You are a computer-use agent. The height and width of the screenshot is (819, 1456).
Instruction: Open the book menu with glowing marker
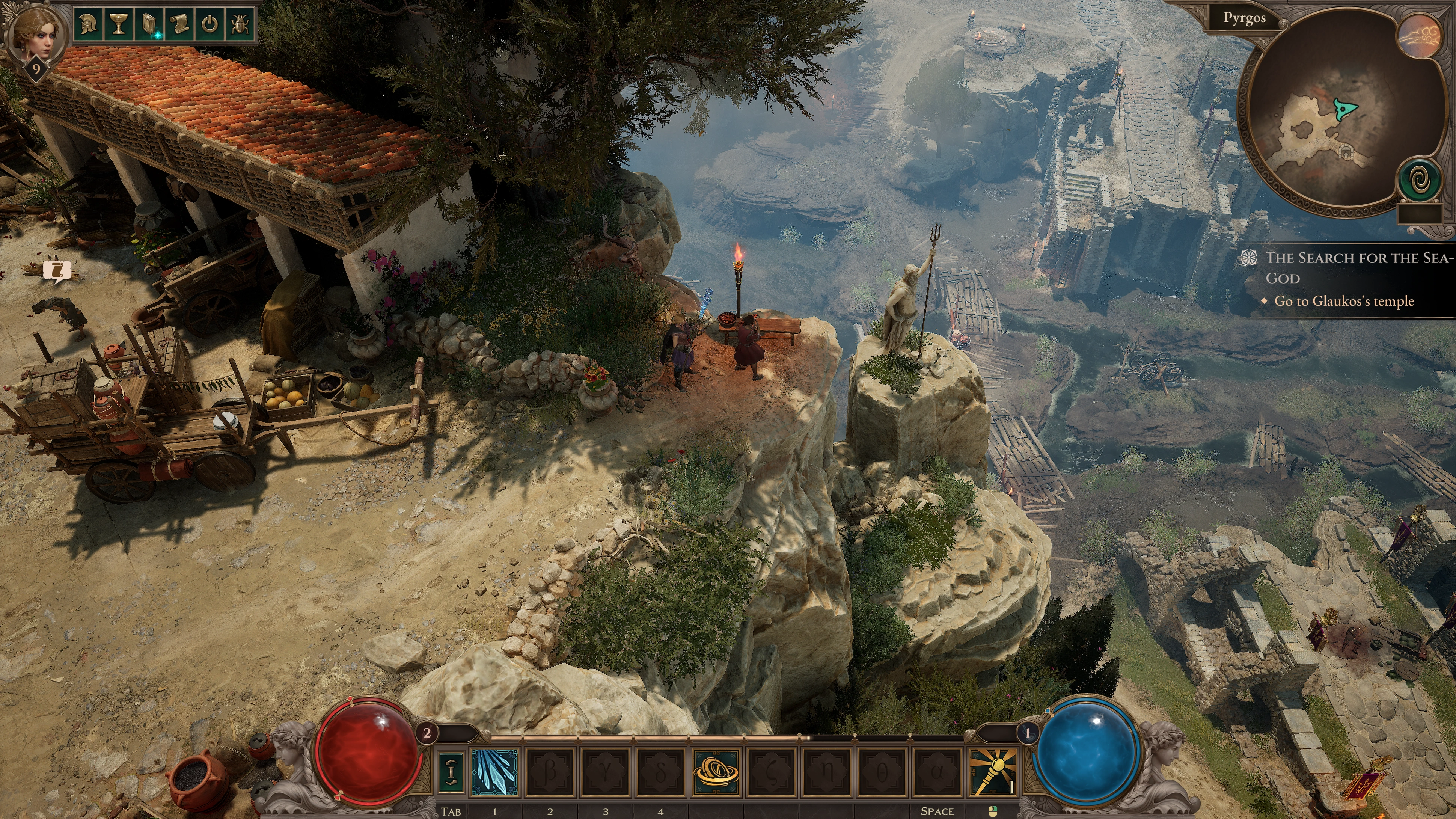point(149,24)
